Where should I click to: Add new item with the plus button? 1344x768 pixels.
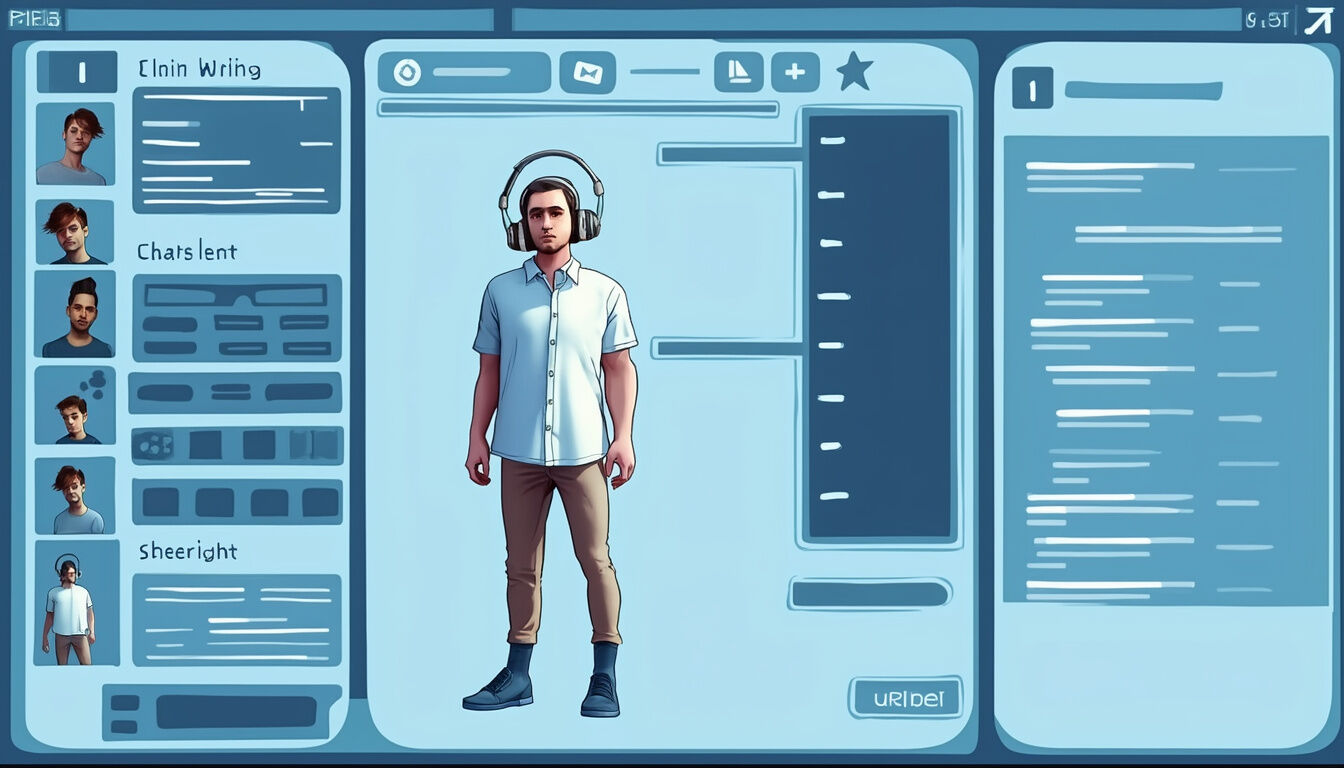click(795, 72)
